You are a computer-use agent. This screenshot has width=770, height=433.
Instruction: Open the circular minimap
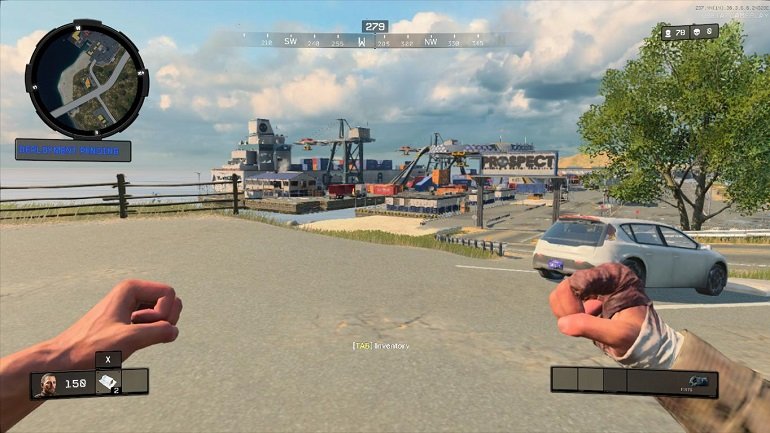(86, 79)
